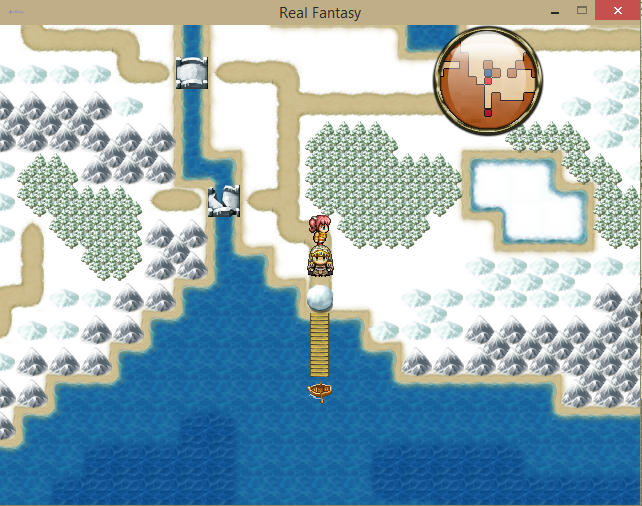Click the round minimap compass
Image resolution: width=642 pixels, height=506 pixels.
488,80
